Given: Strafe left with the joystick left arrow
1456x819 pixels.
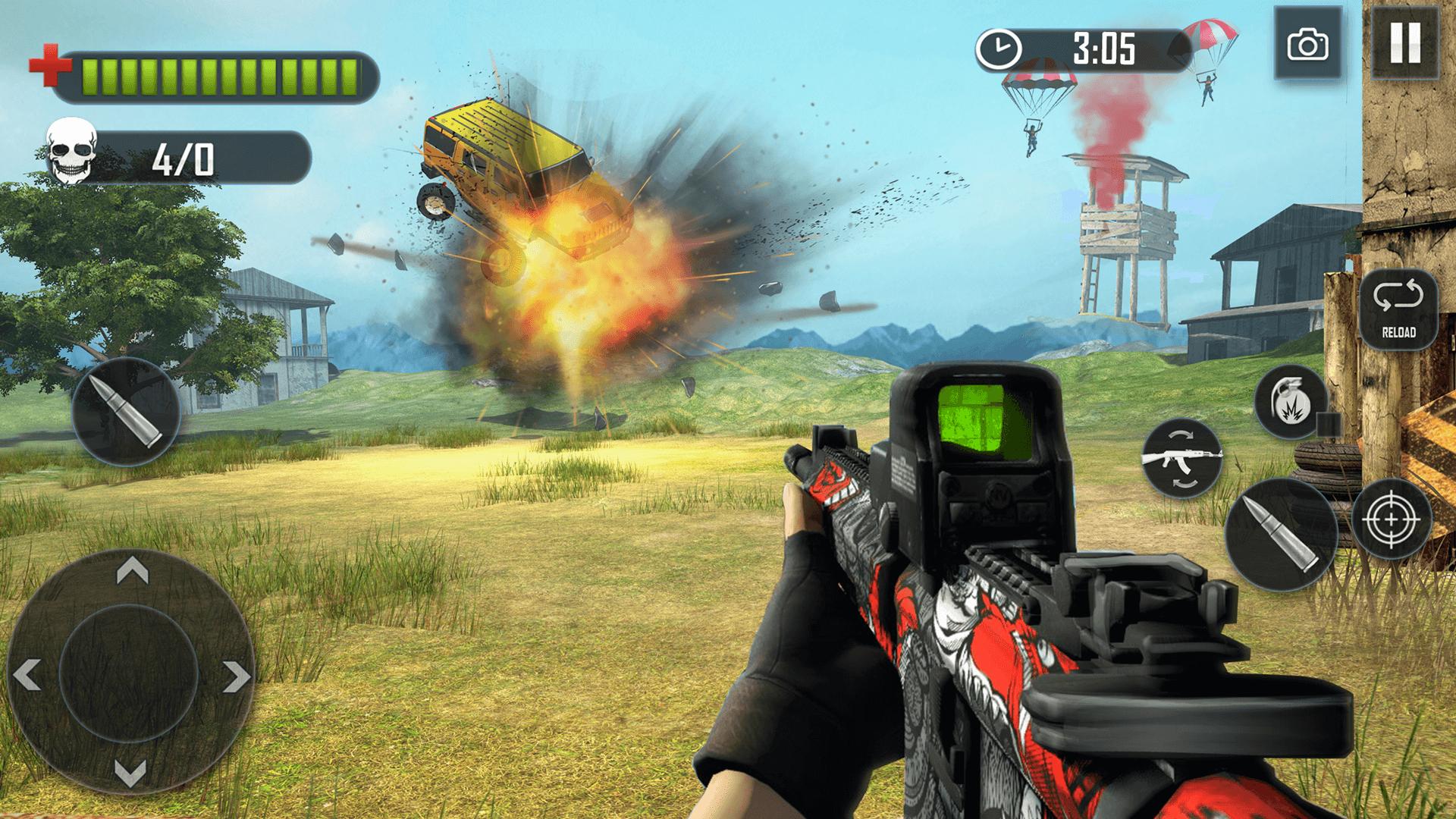Looking at the screenshot, I should (x=29, y=673).
